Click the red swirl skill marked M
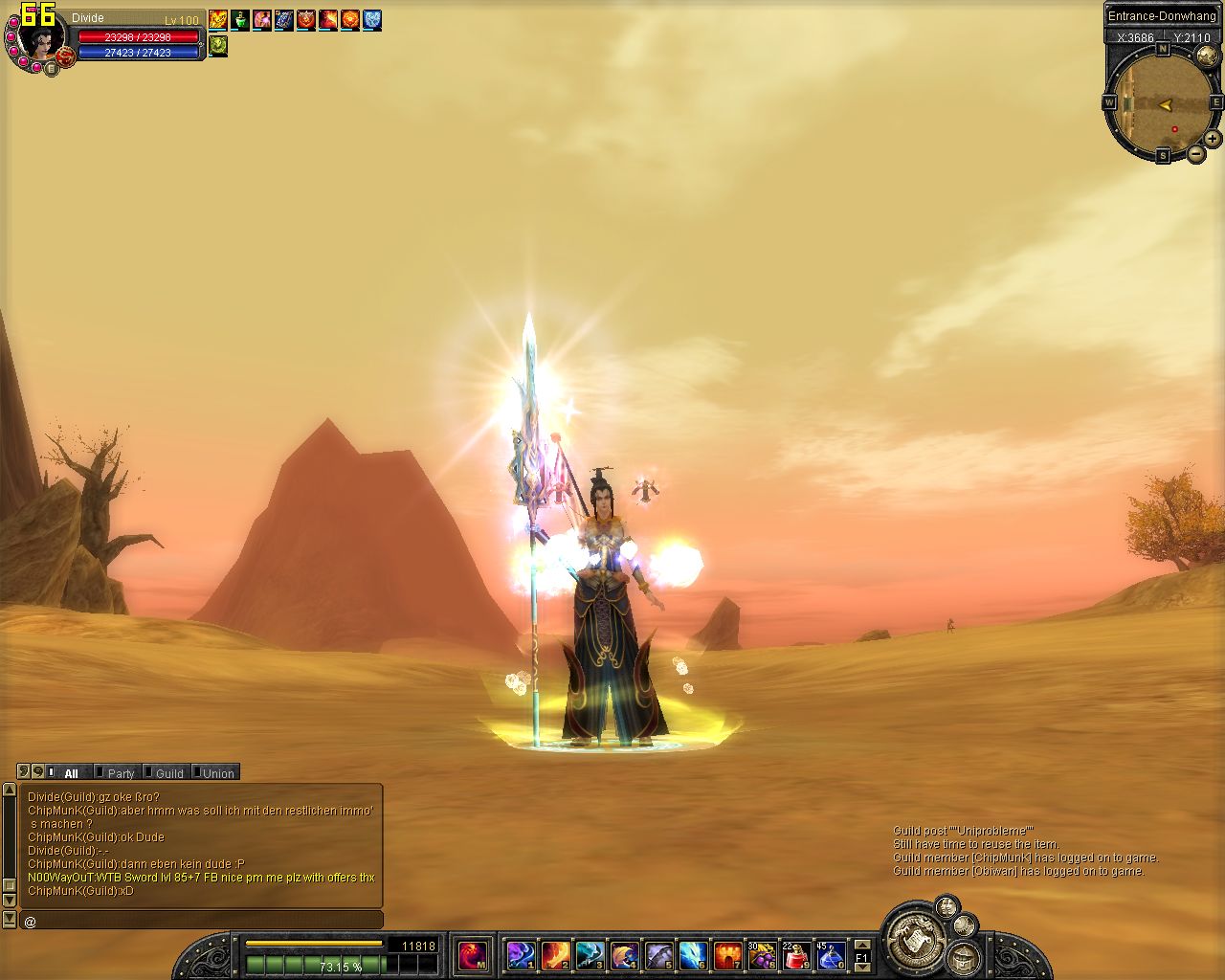 (472, 954)
